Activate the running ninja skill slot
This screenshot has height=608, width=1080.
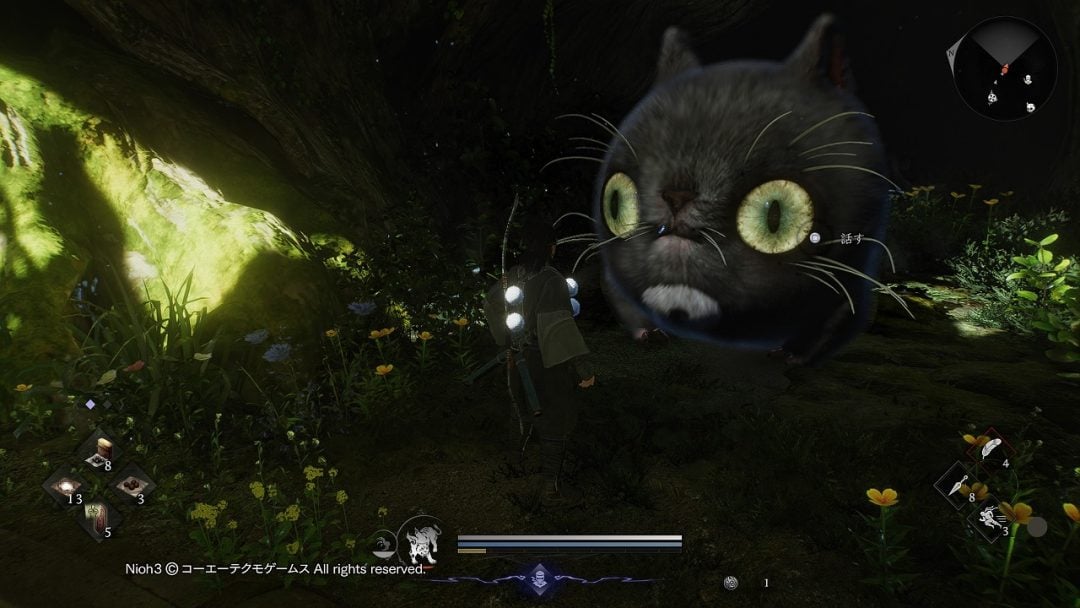tap(990, 518)
